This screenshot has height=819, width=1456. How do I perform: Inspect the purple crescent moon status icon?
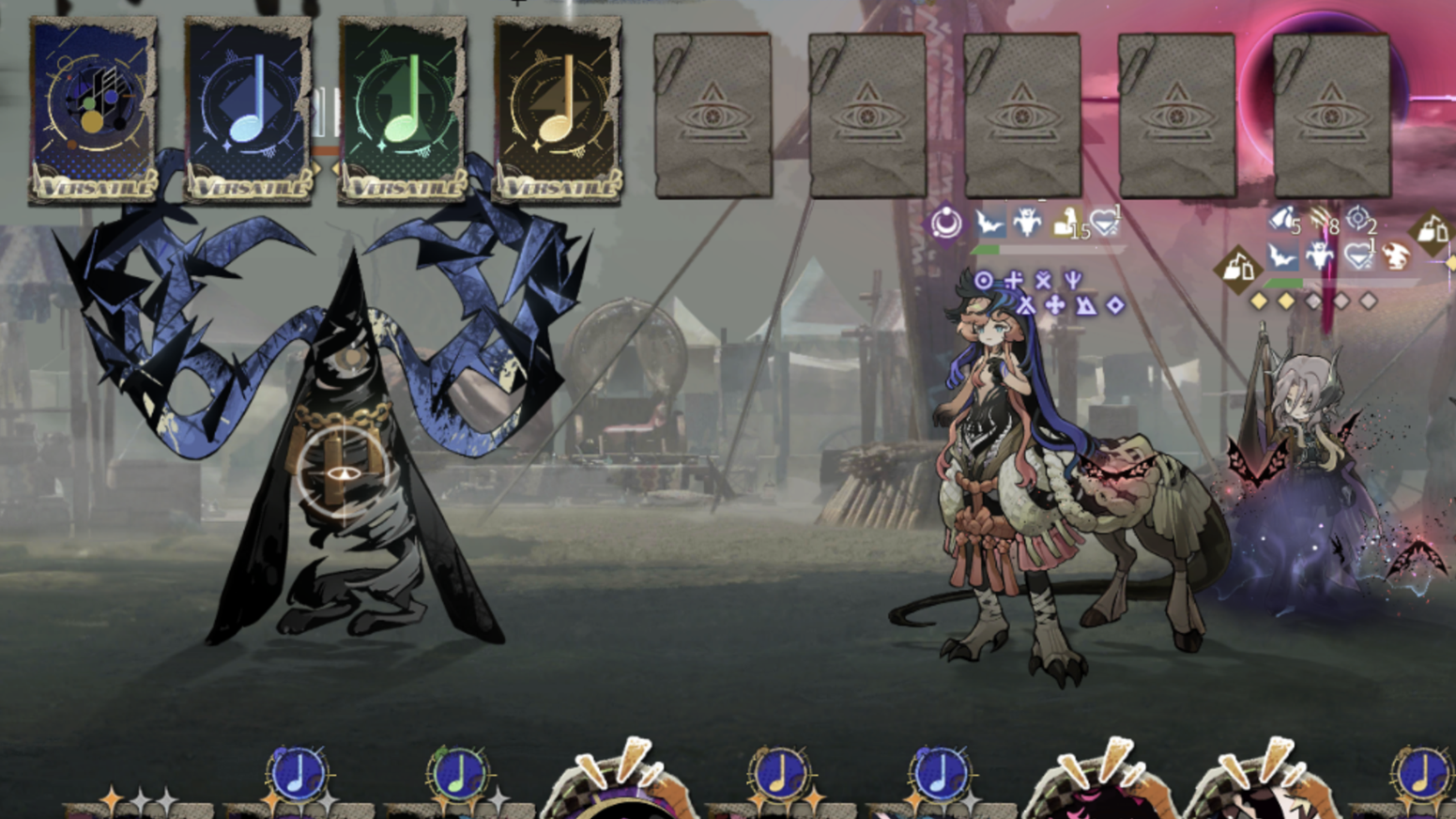click(x=946, y=224)
